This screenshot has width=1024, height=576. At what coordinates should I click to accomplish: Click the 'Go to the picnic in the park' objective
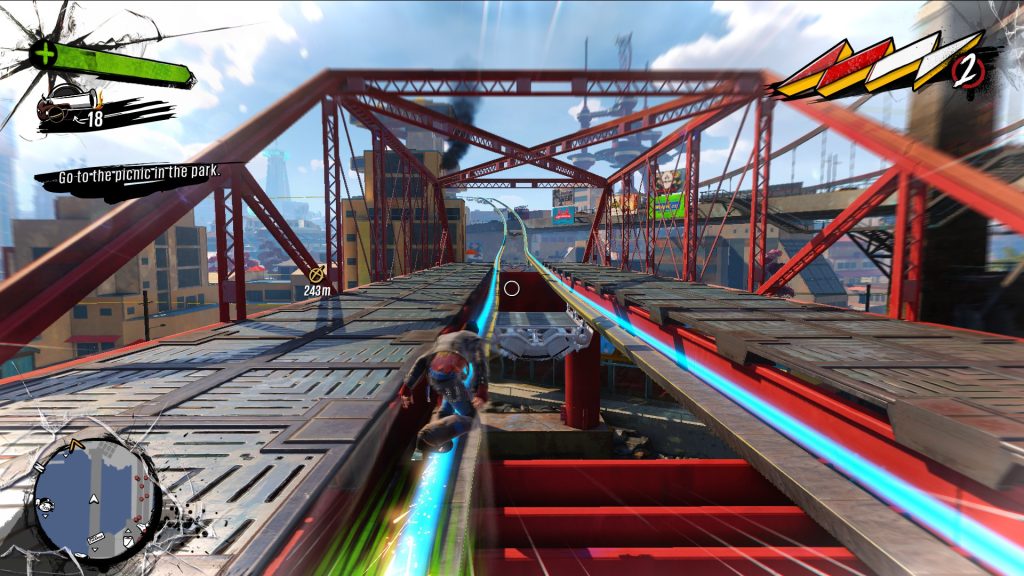(138, 176)
